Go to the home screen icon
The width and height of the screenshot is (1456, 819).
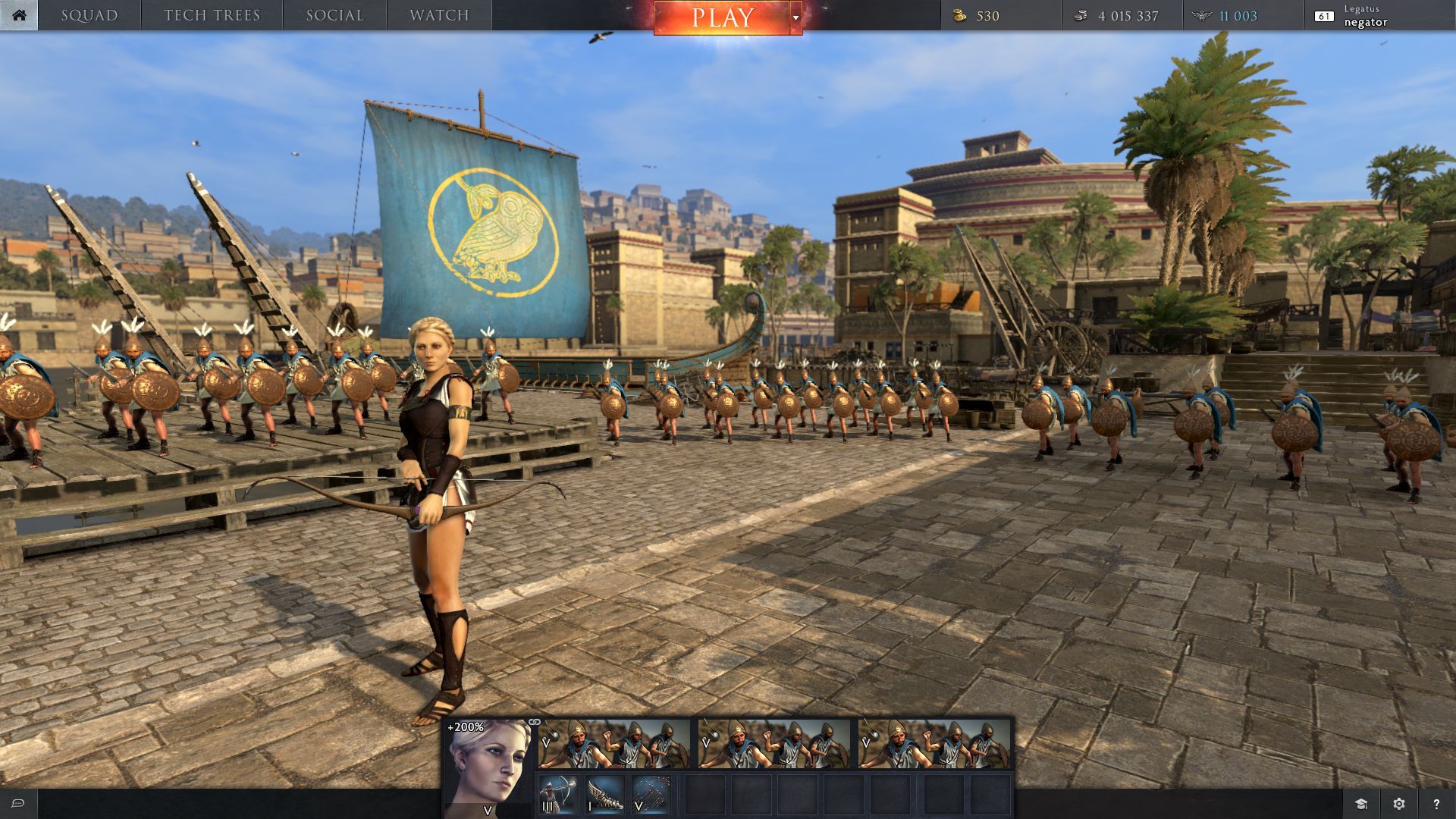[x=19, y=15]
